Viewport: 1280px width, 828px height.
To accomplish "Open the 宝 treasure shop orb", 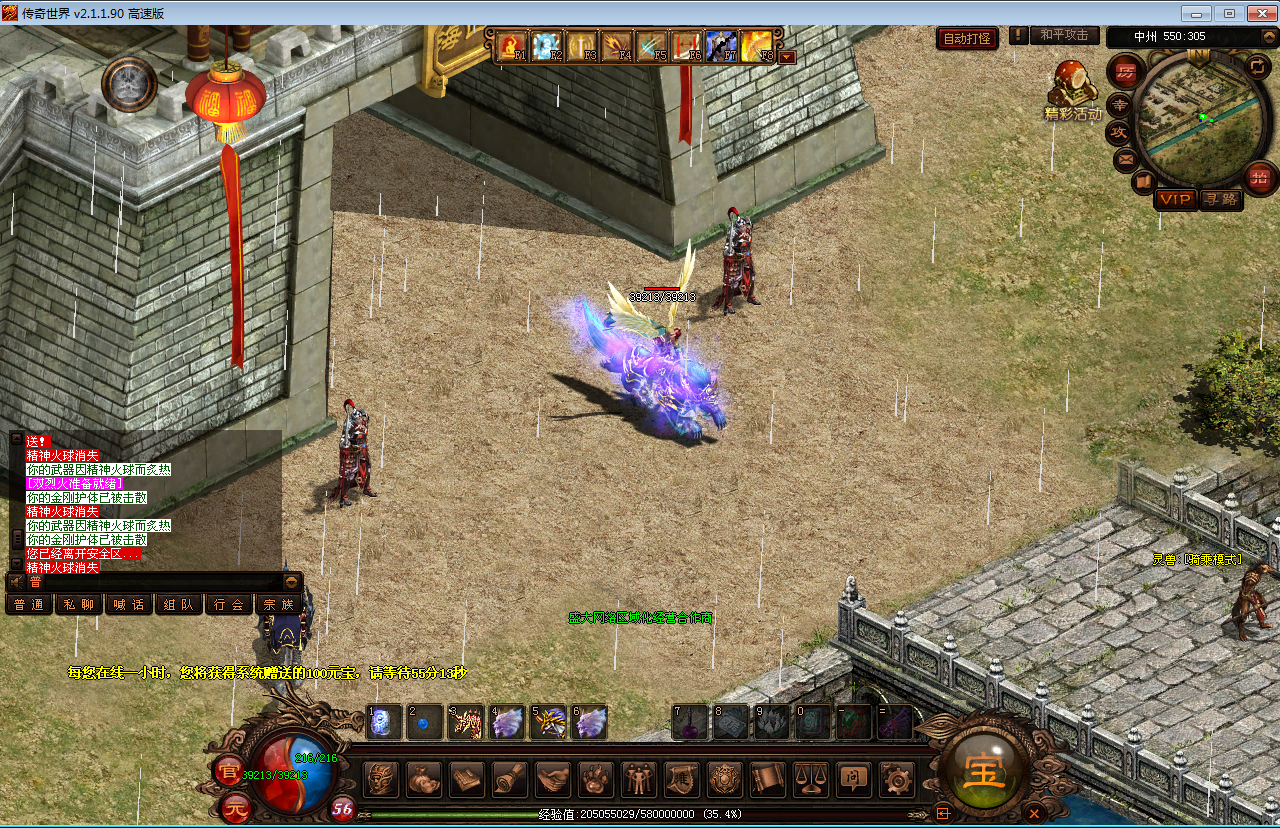I will 986,773.
